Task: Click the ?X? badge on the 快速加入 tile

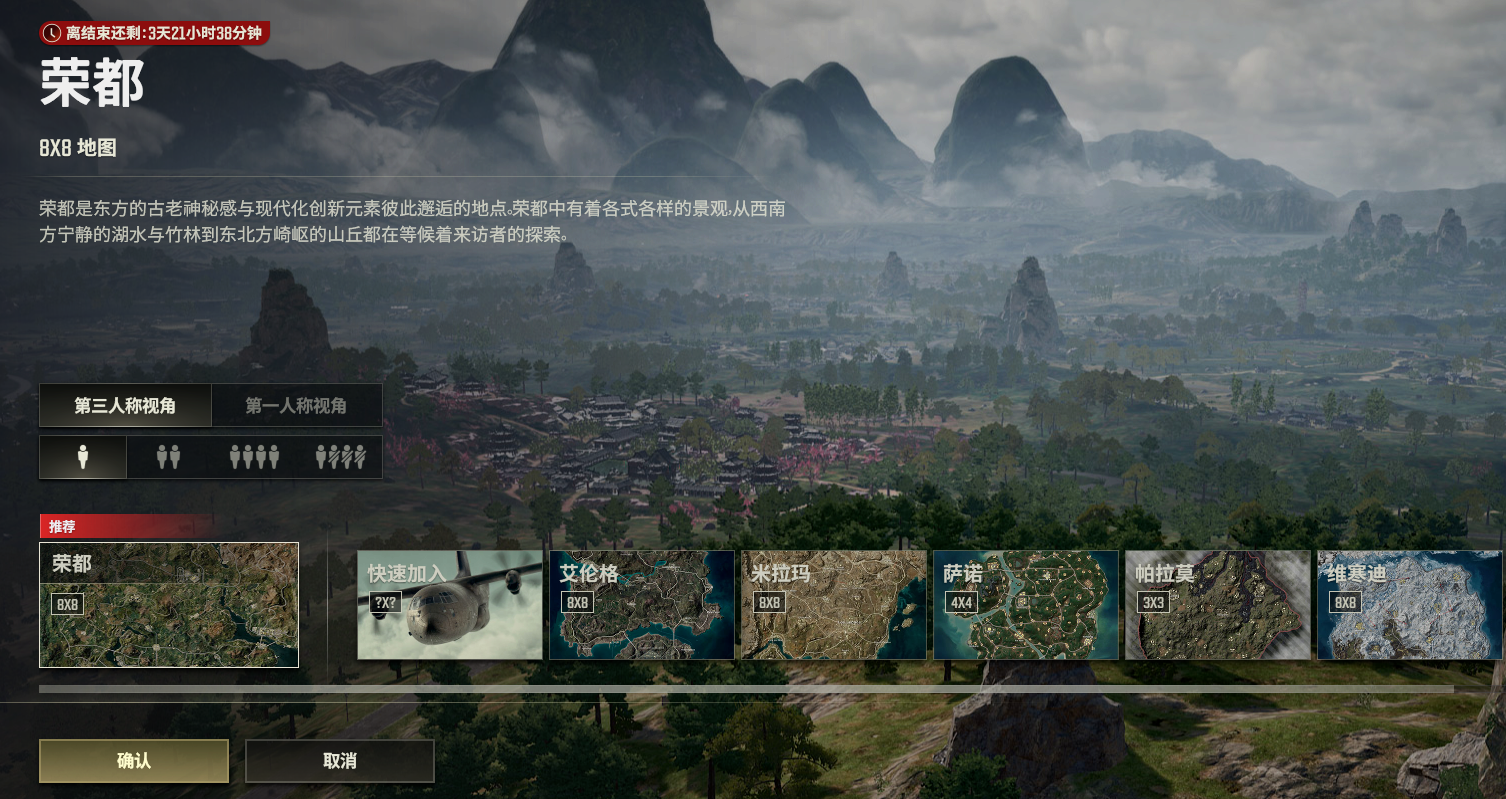Action: pos(385,602)
